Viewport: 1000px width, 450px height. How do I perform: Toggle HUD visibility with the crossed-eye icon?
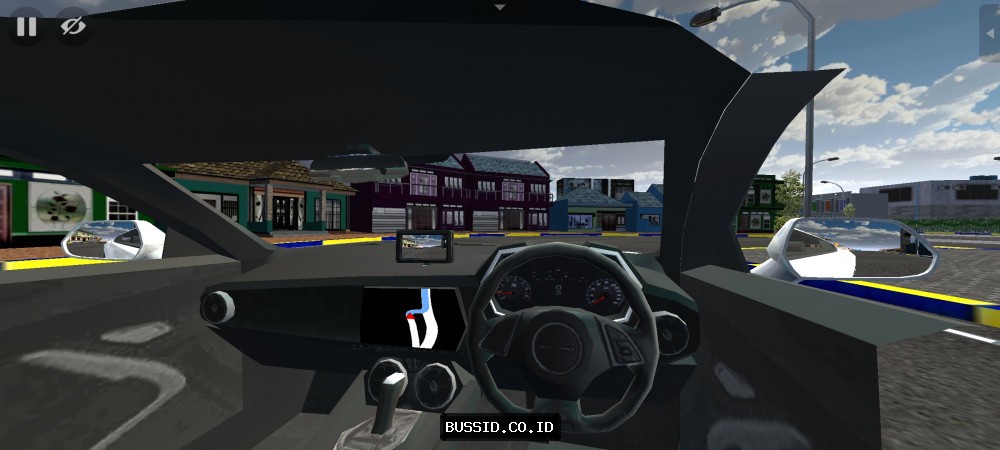(x=72, y=27)
